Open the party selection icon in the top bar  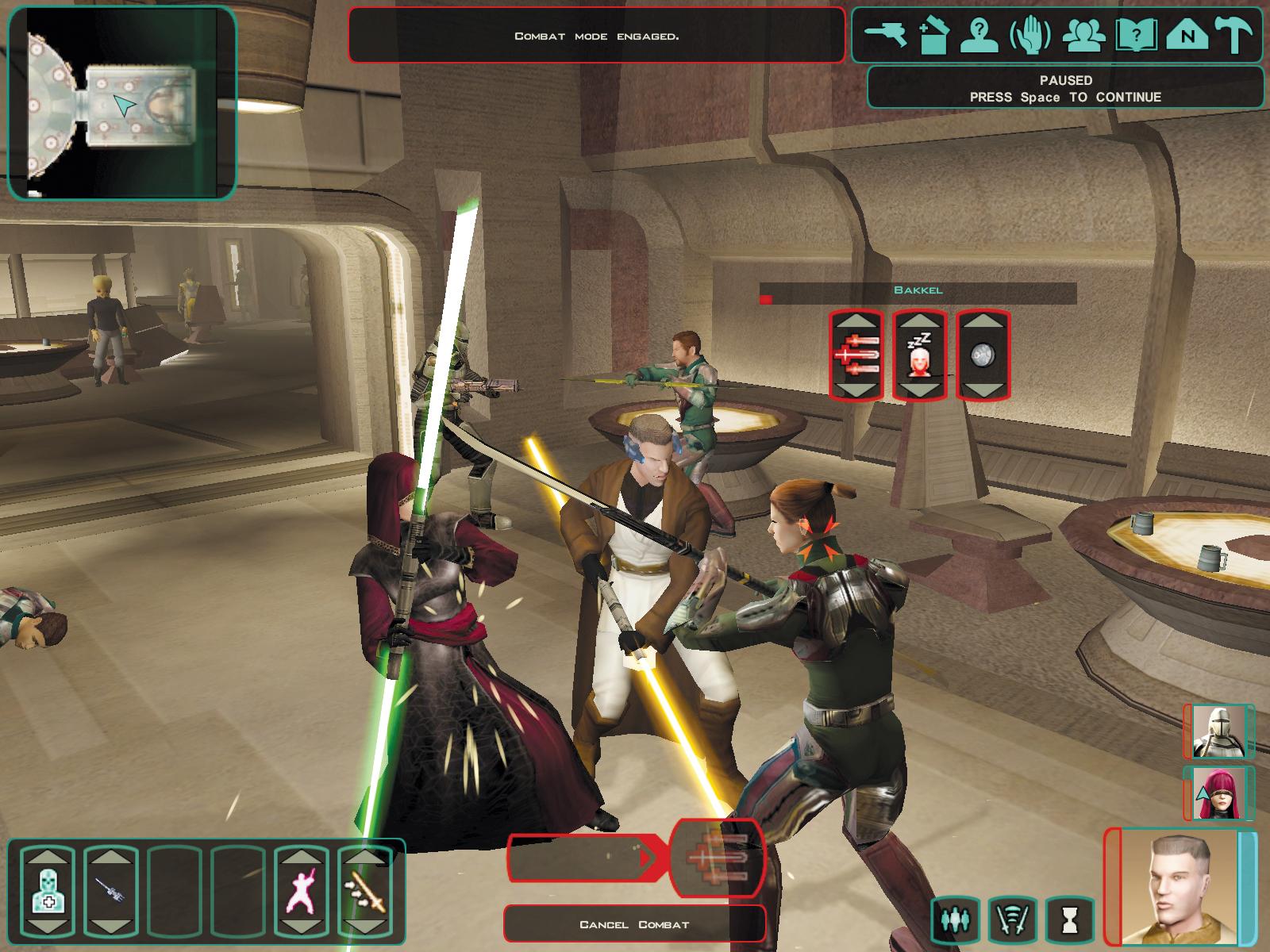tap(1080, 36)
